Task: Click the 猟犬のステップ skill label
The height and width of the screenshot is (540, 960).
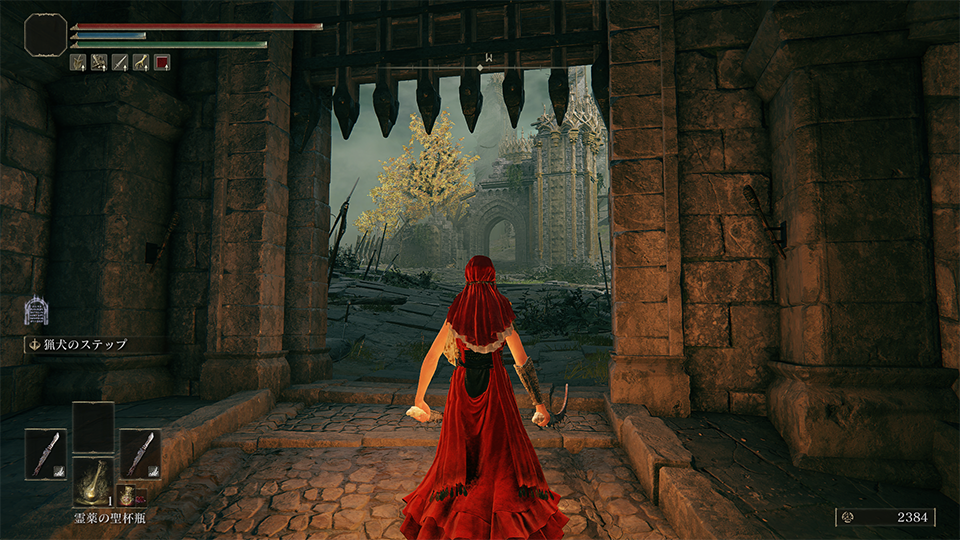Action: click(x=84, y=345)
